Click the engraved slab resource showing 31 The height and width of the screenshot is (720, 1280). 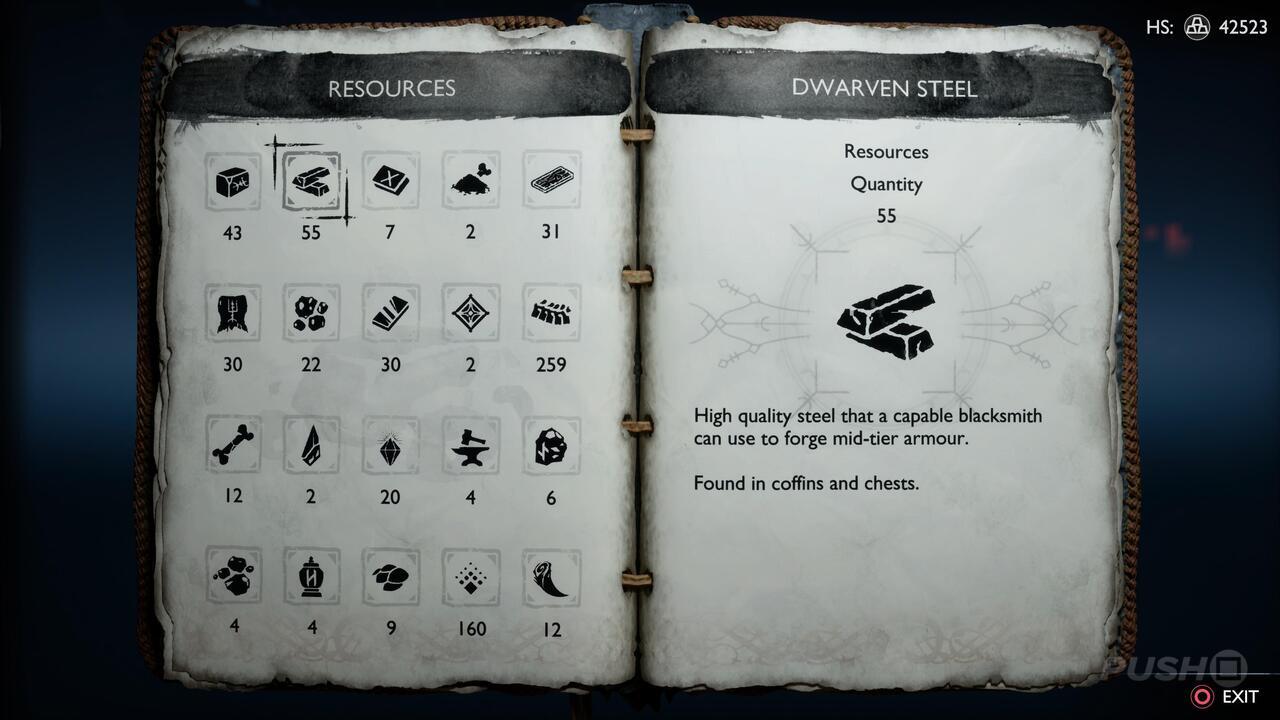[x=550, y=181]
